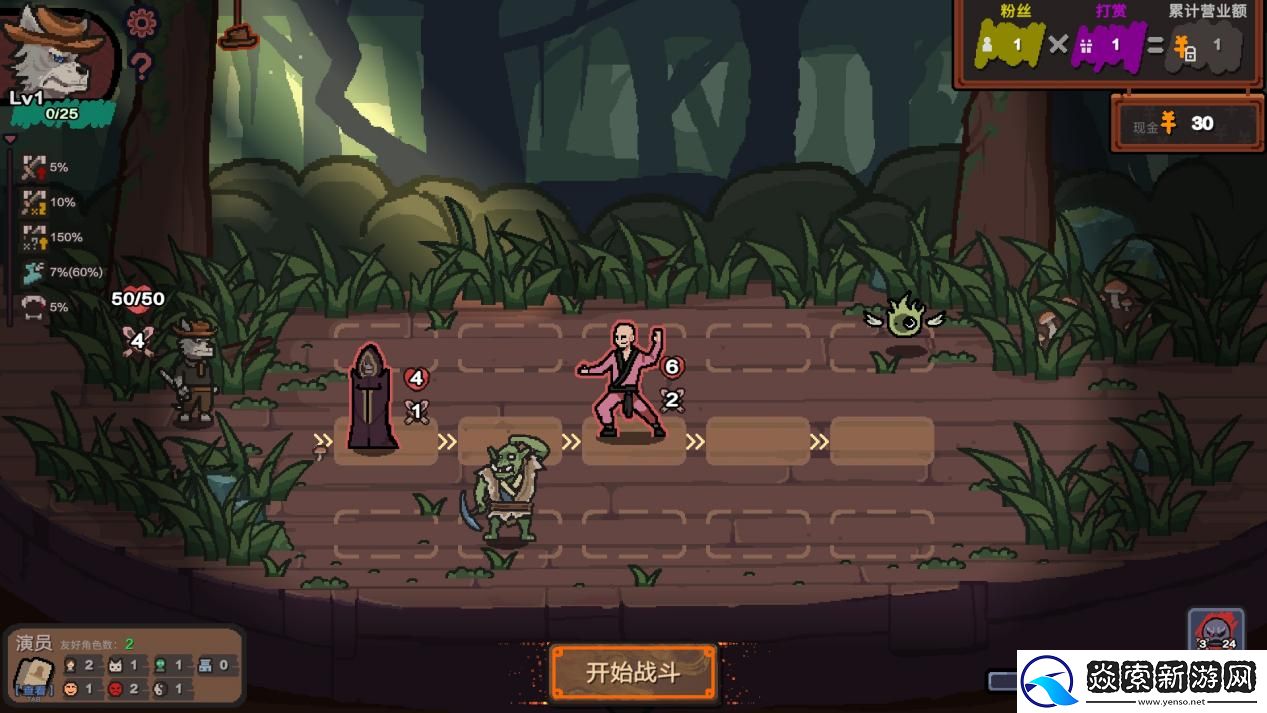Click the 开始战斗 start battle button

[633, 672]
